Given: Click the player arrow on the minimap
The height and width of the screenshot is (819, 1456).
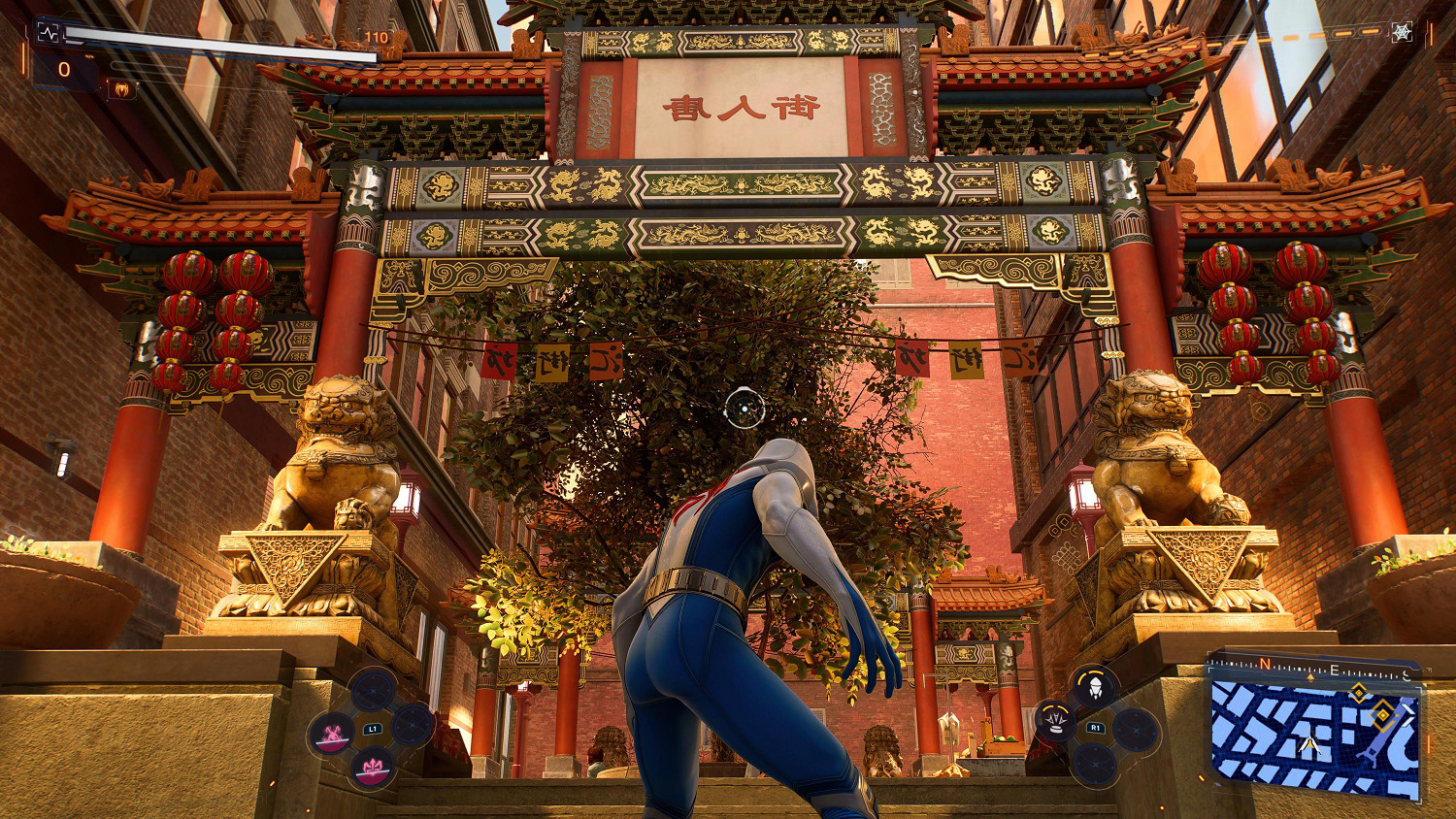Looking at the screenshot, I should (x=1309, y=746).
